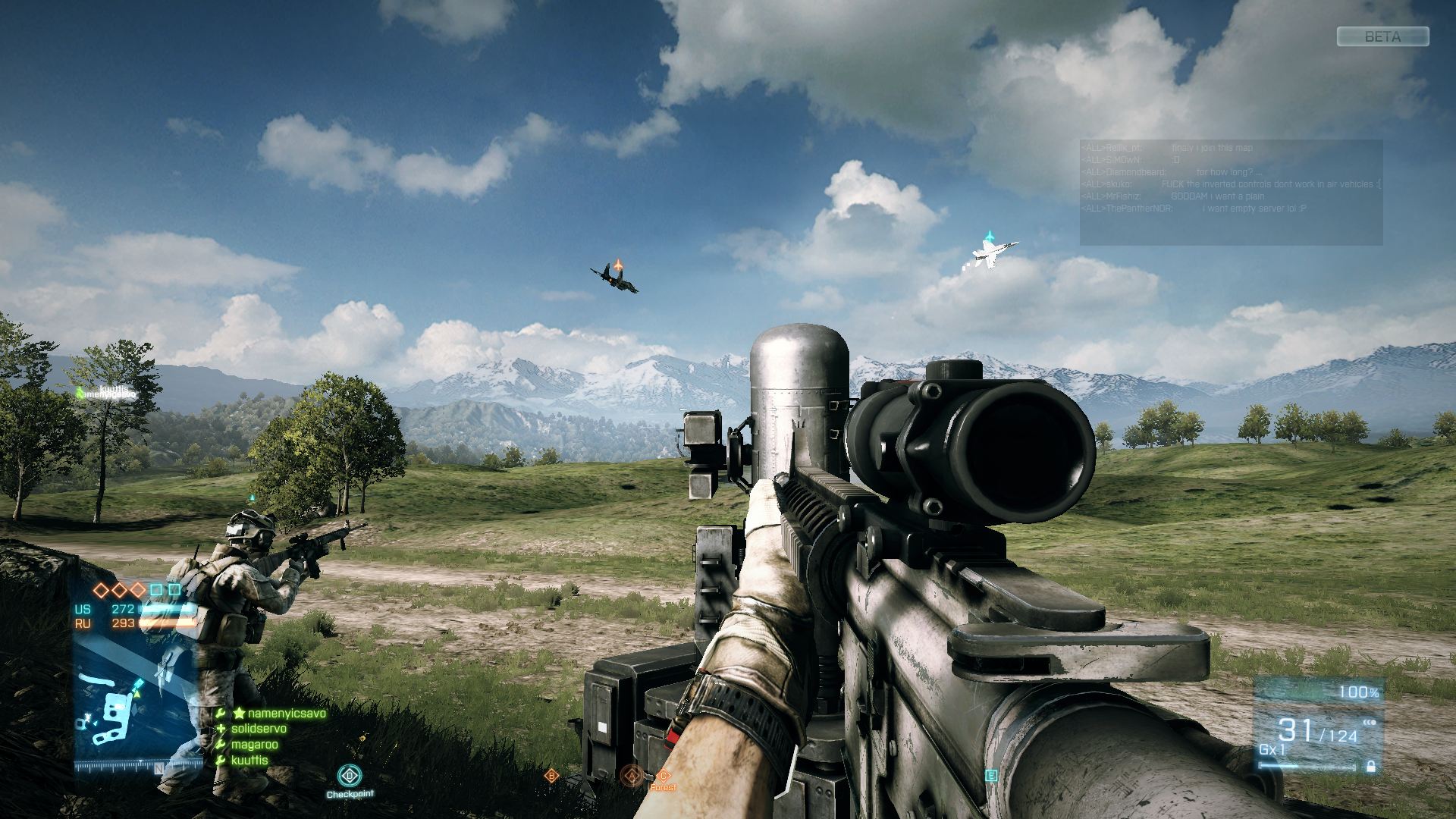Click the assault medic plus icon next to solidservo
The image size is (1456, 819).
point(221,728)
